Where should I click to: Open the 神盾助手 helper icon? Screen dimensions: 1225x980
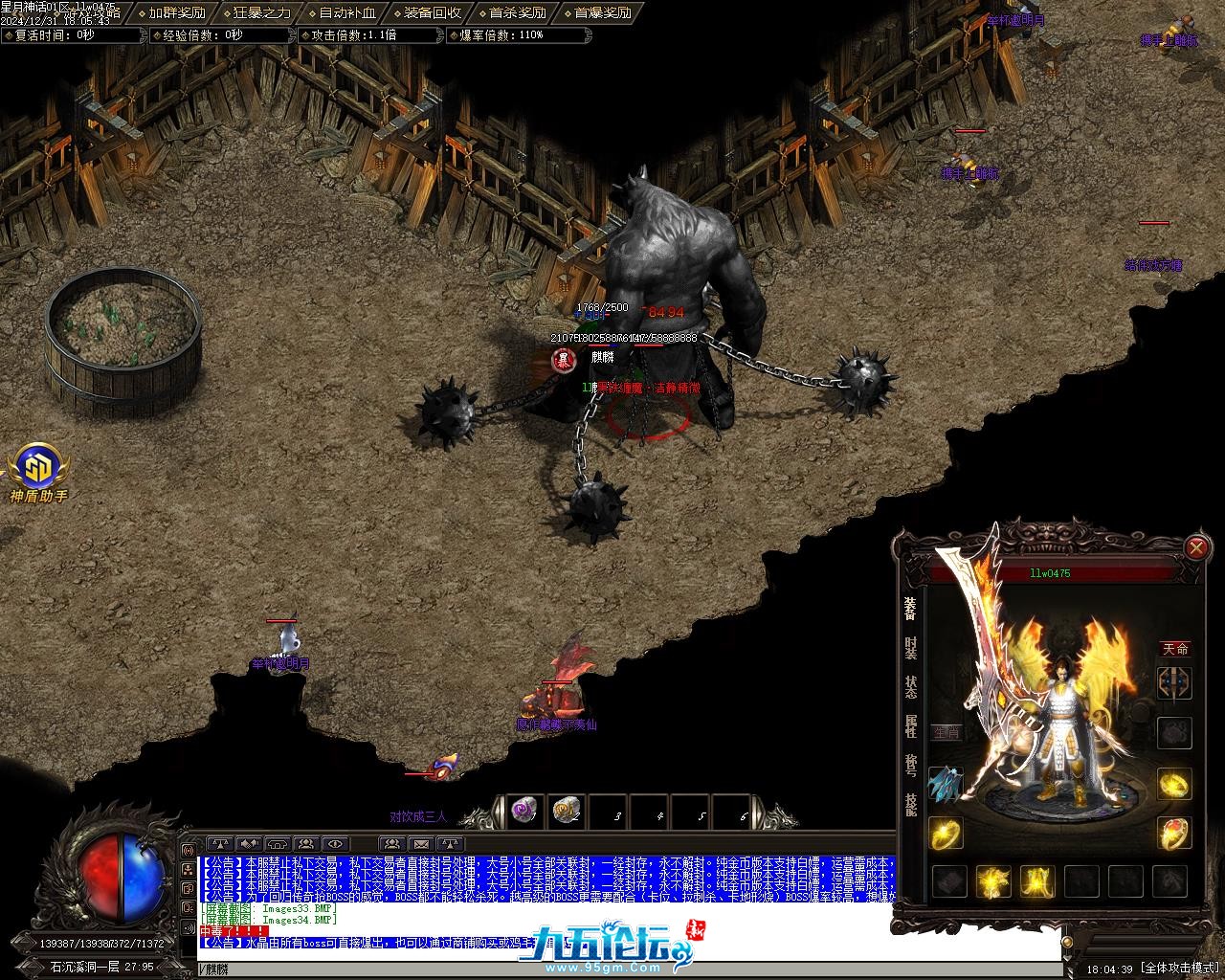[39, 470]
